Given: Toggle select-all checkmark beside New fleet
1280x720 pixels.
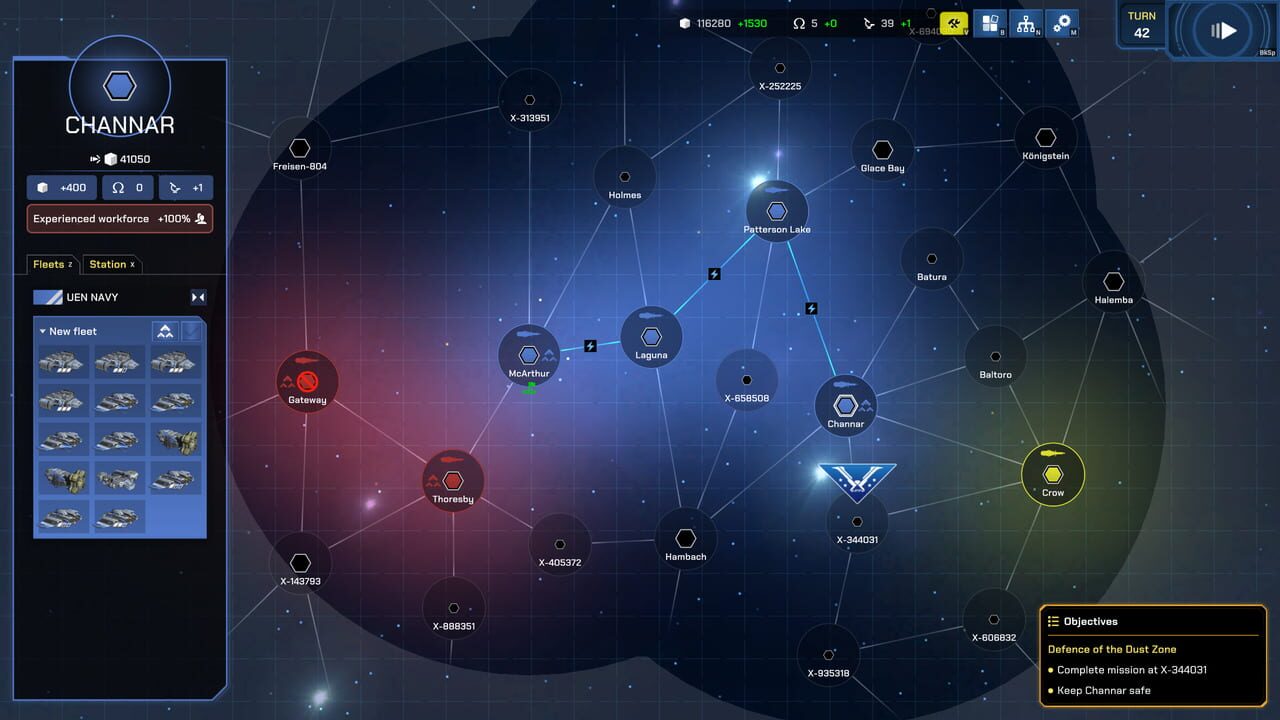Looking at the screenshot, I should [193, 331].
